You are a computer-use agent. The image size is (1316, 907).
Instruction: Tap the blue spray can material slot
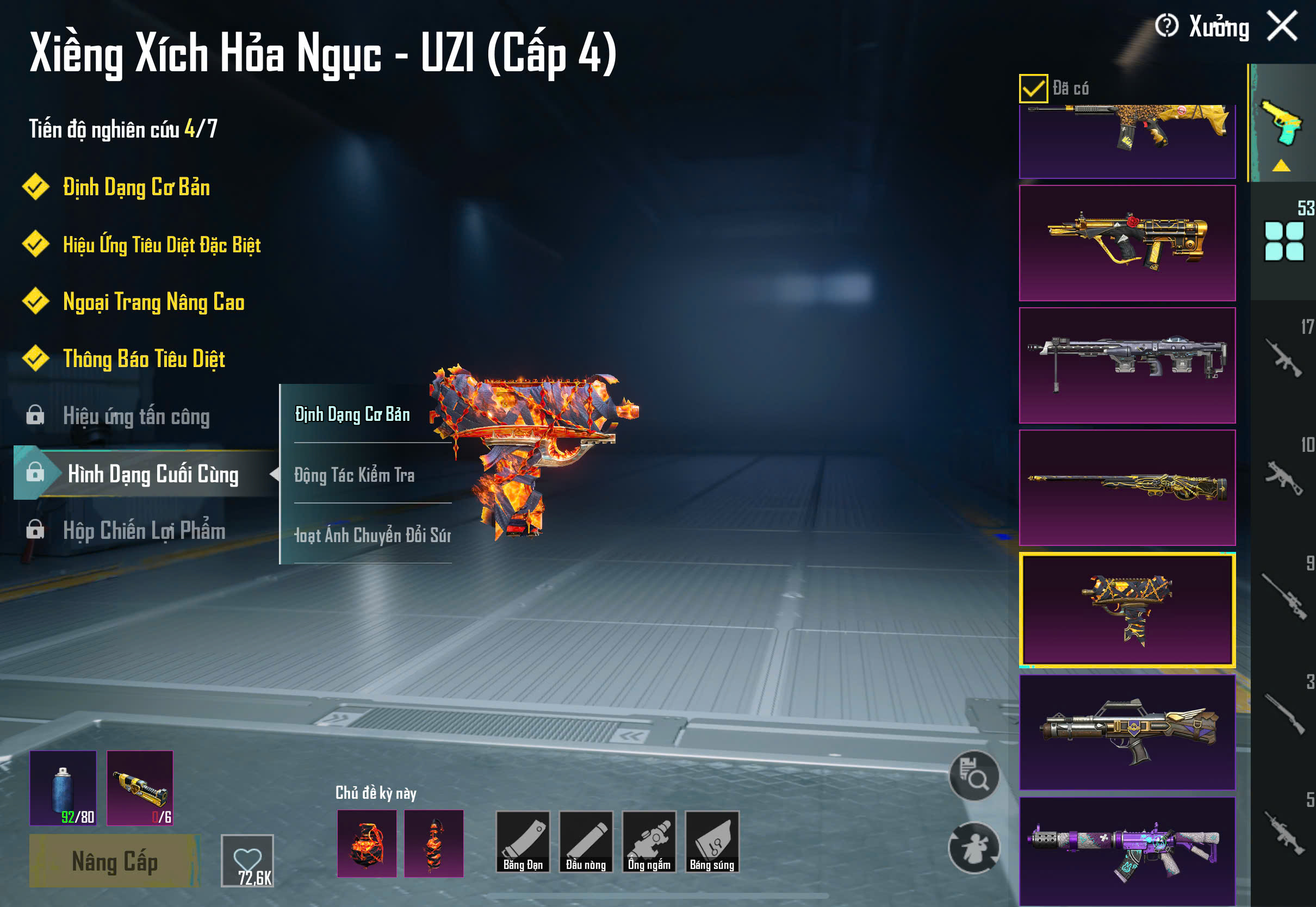(63, 788)
